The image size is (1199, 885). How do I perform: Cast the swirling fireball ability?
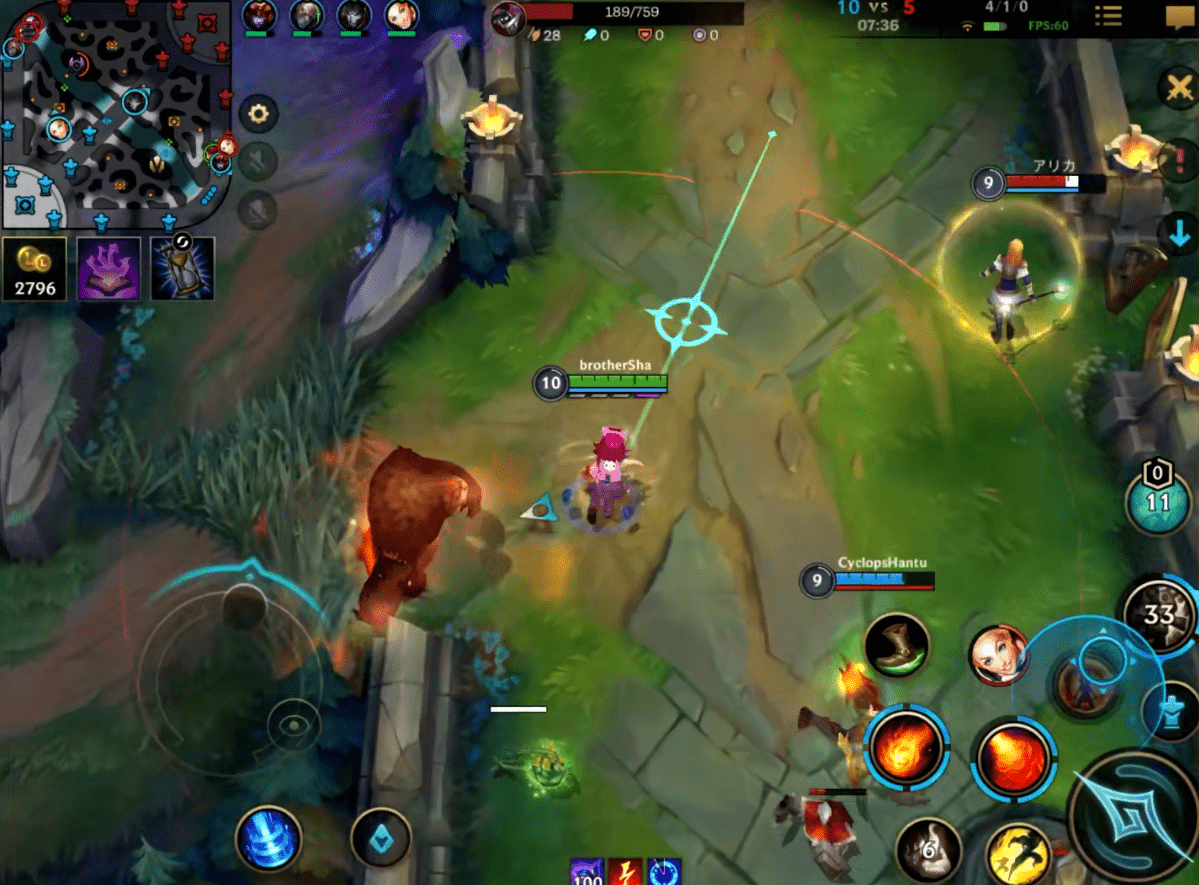pyautogui.click(x=906, y=745)
